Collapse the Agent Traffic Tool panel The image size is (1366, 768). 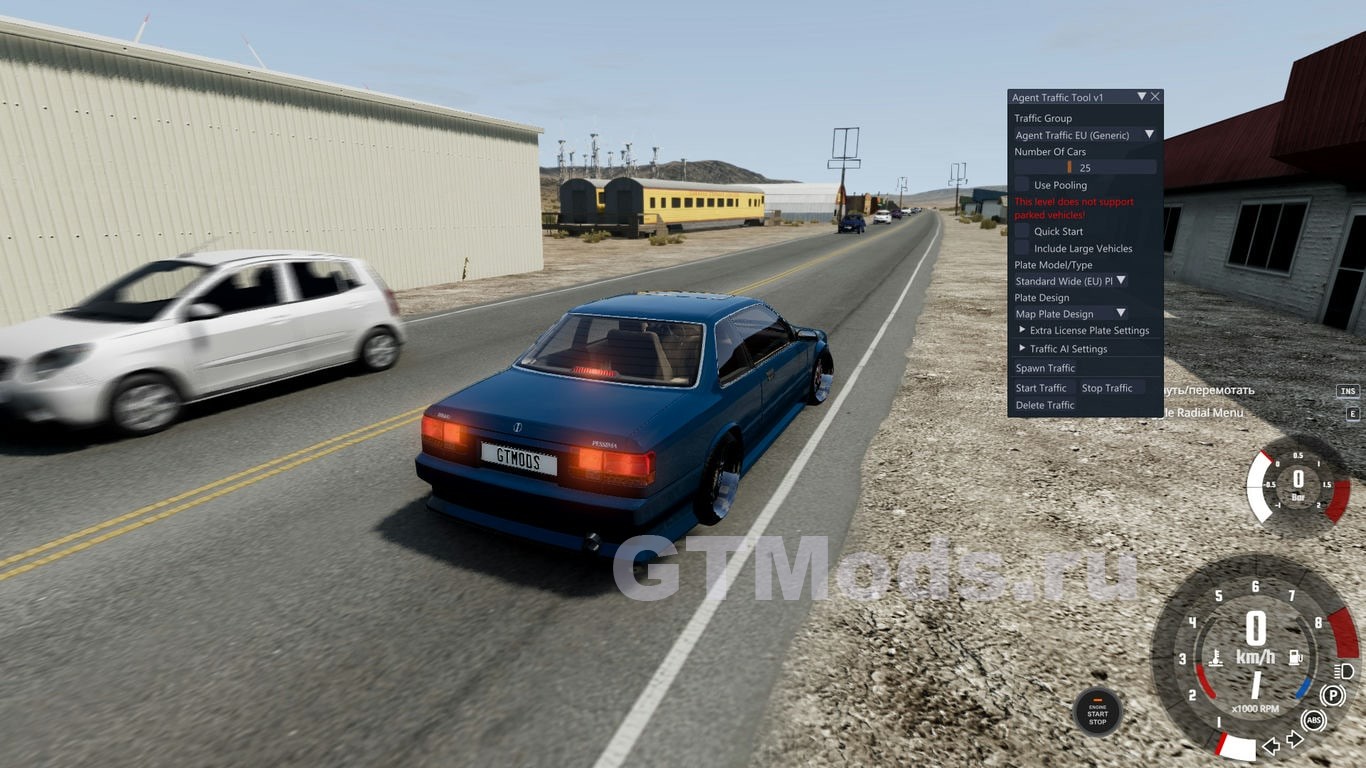(x=1142, y=97)
